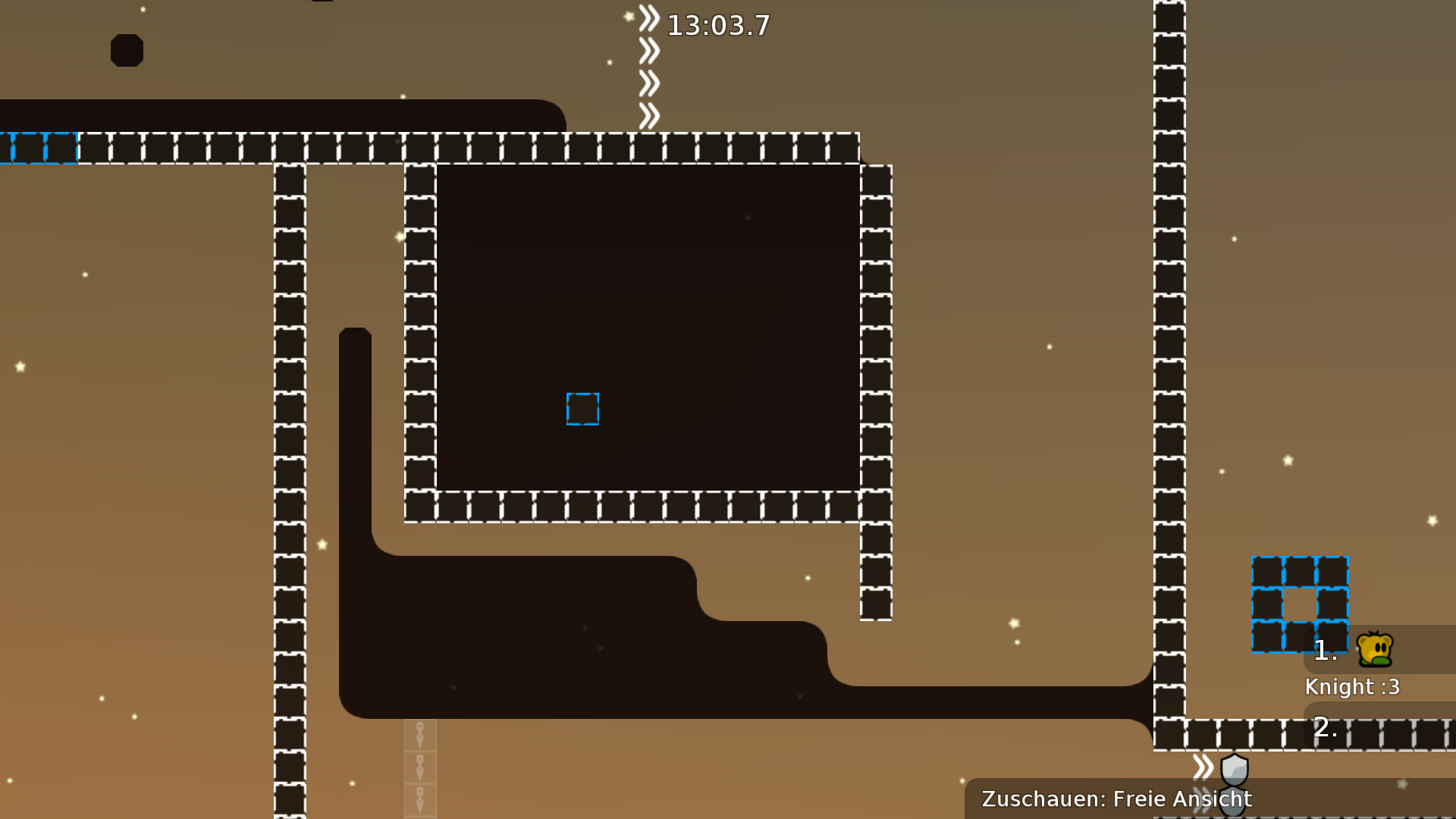Expand the white chevron beside Zuschauen bar
This screenshot has height=819, width=1456.
tap(1202, 766)
